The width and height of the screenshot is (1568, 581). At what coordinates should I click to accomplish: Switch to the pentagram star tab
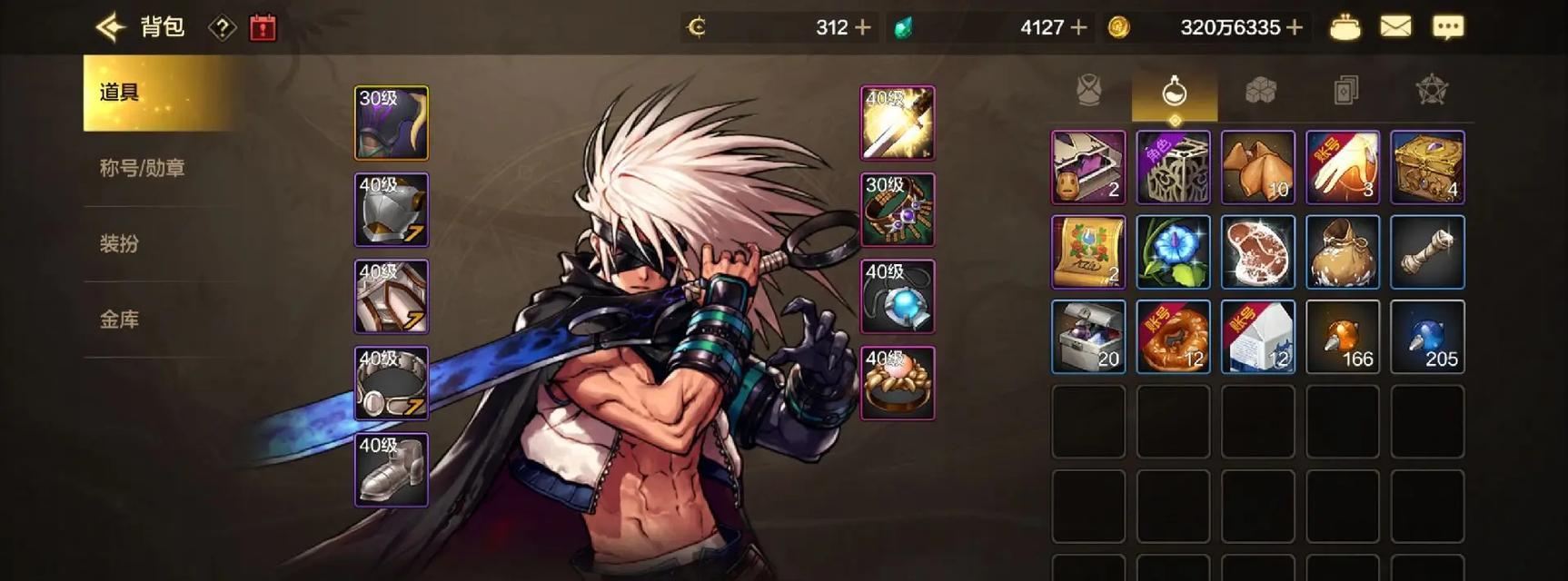(x=1432, y=91)
